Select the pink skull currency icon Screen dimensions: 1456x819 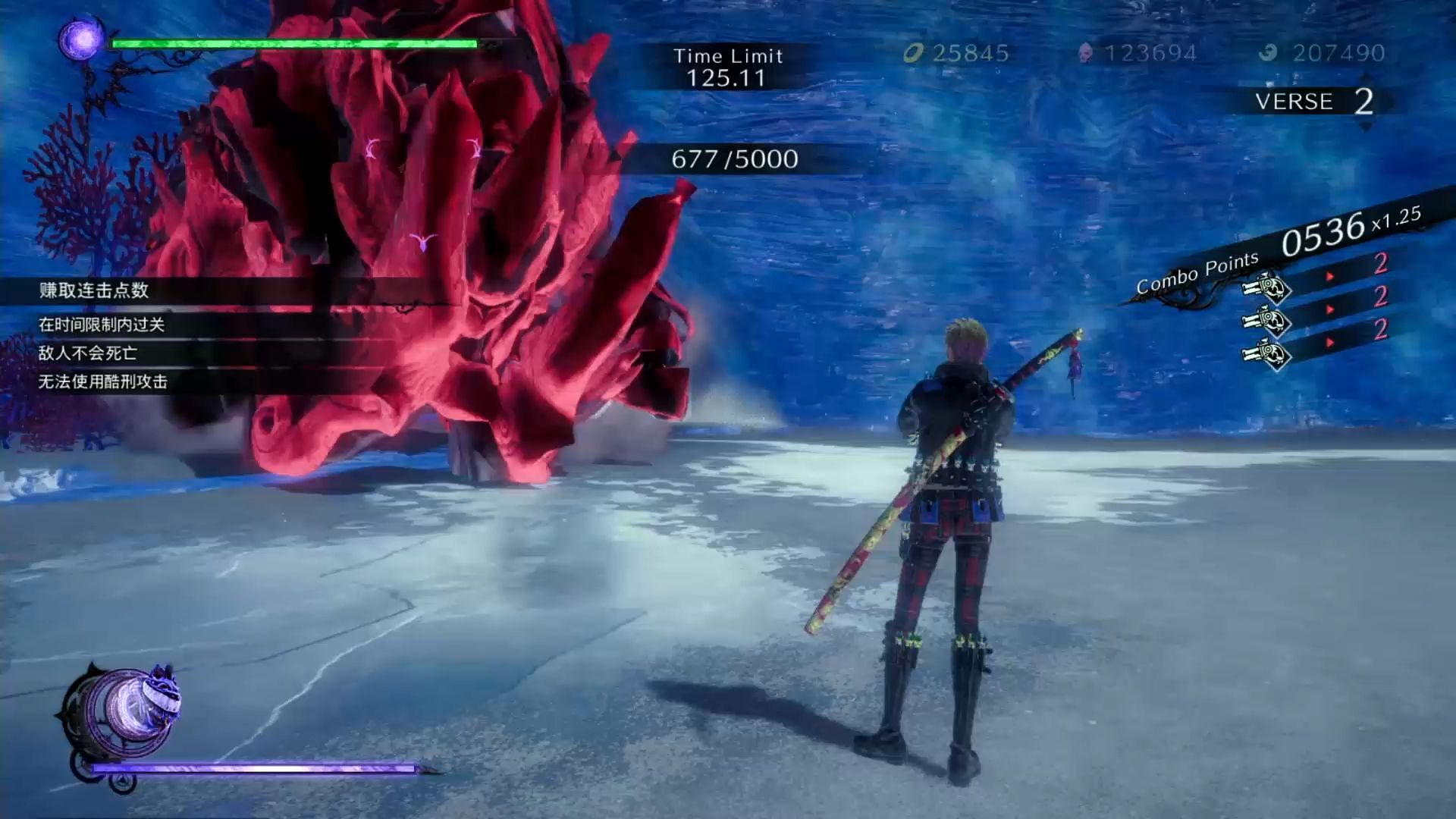click(1086, 53)
